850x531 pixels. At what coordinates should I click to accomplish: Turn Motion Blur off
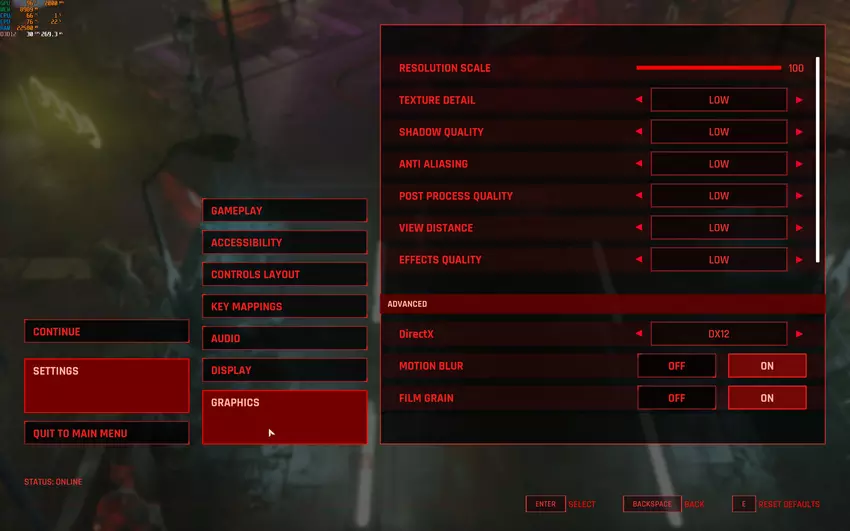[676, 366]
